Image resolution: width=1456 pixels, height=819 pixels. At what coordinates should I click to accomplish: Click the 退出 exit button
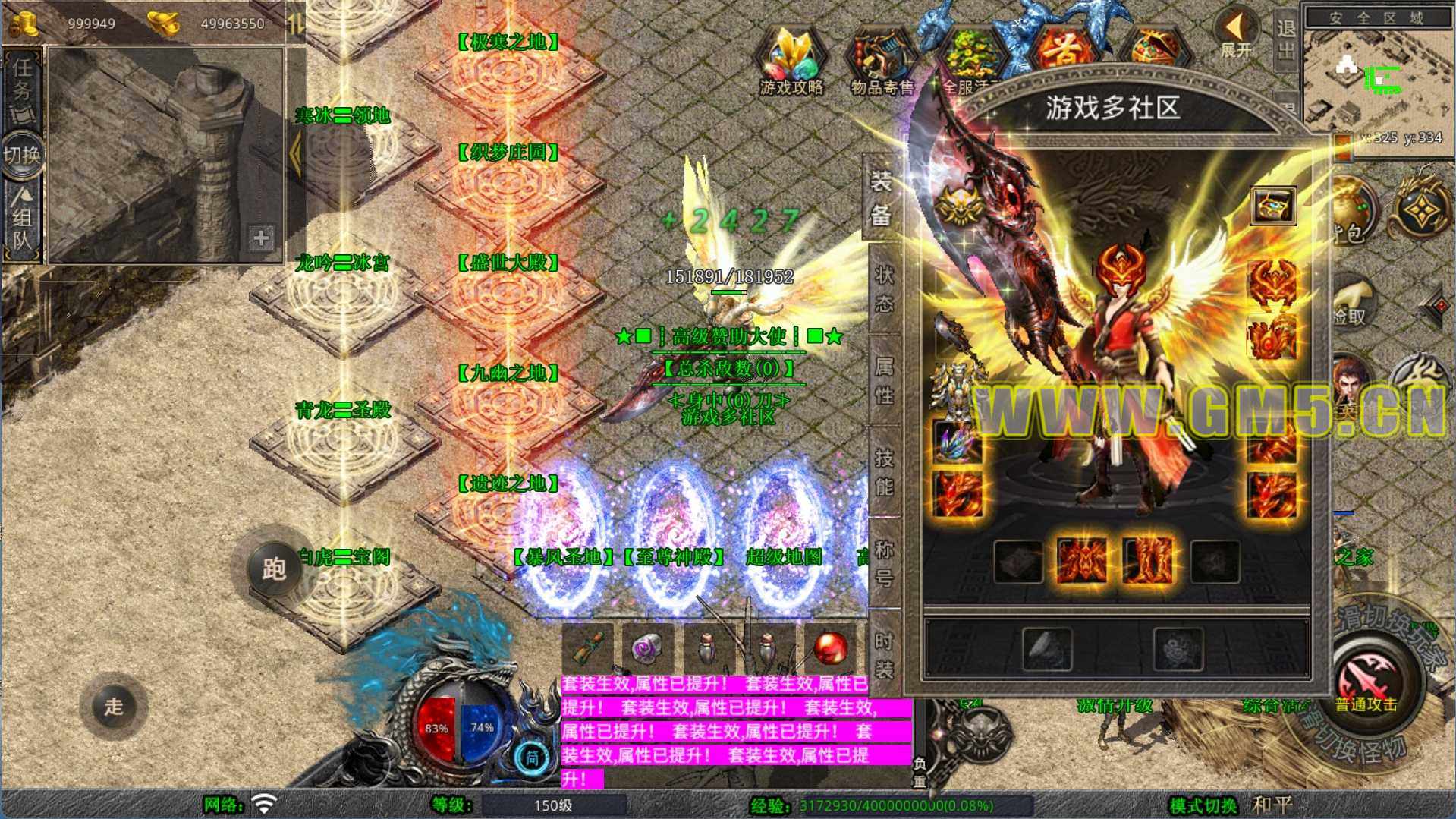pyautogui.click(x=1285, y=39)
